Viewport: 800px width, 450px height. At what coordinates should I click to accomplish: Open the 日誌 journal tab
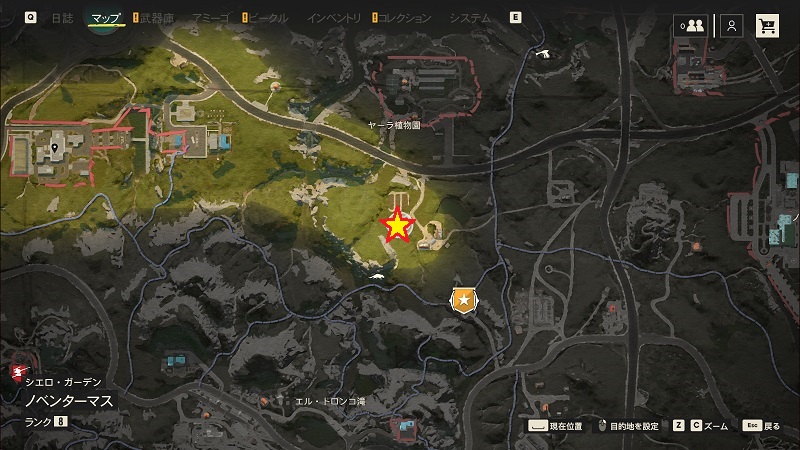62,18
